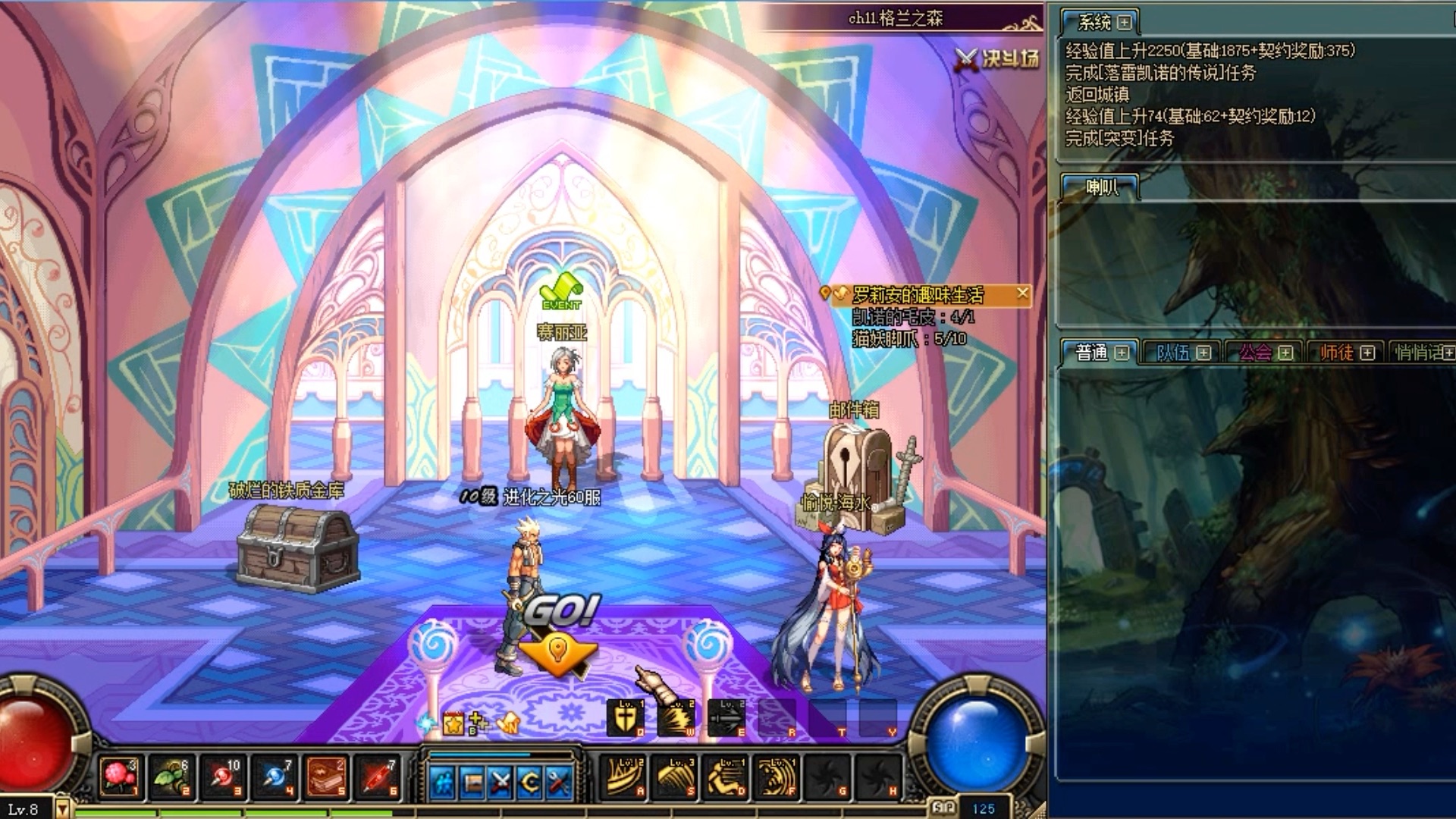The image size is (1456, 819).
Task: Use the blue potion in slot 4
Action: (x=275, y=777)
